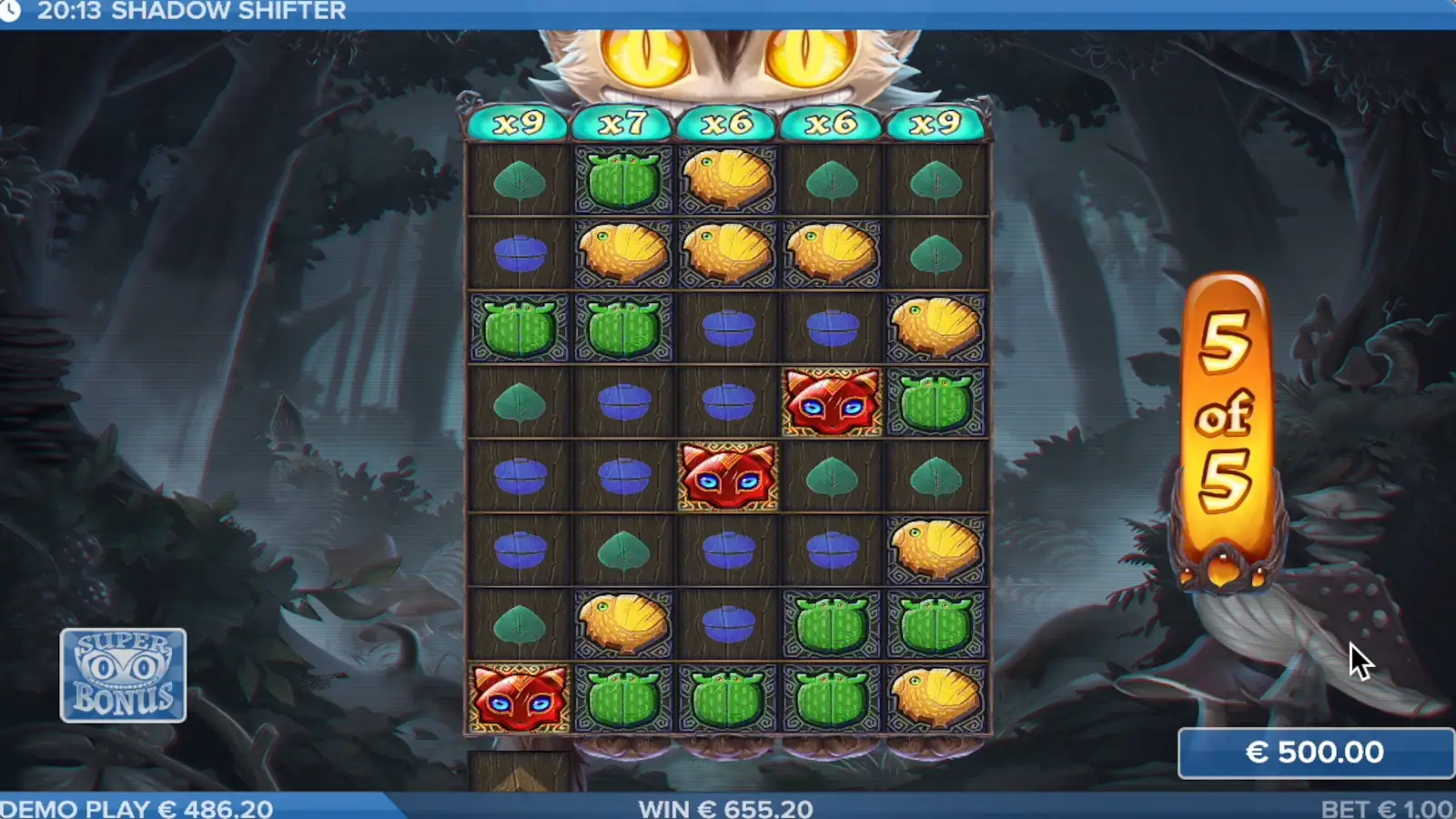The image size is (1456, 819).
Task: Open the x6 badge above the fourth reel
Action: click(831, 120)
